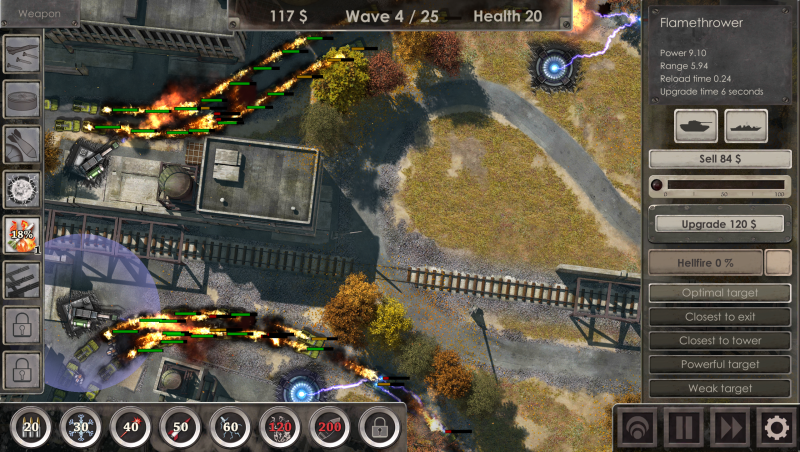
Task: Choose Closest to exit targeting
Action: 720,317
